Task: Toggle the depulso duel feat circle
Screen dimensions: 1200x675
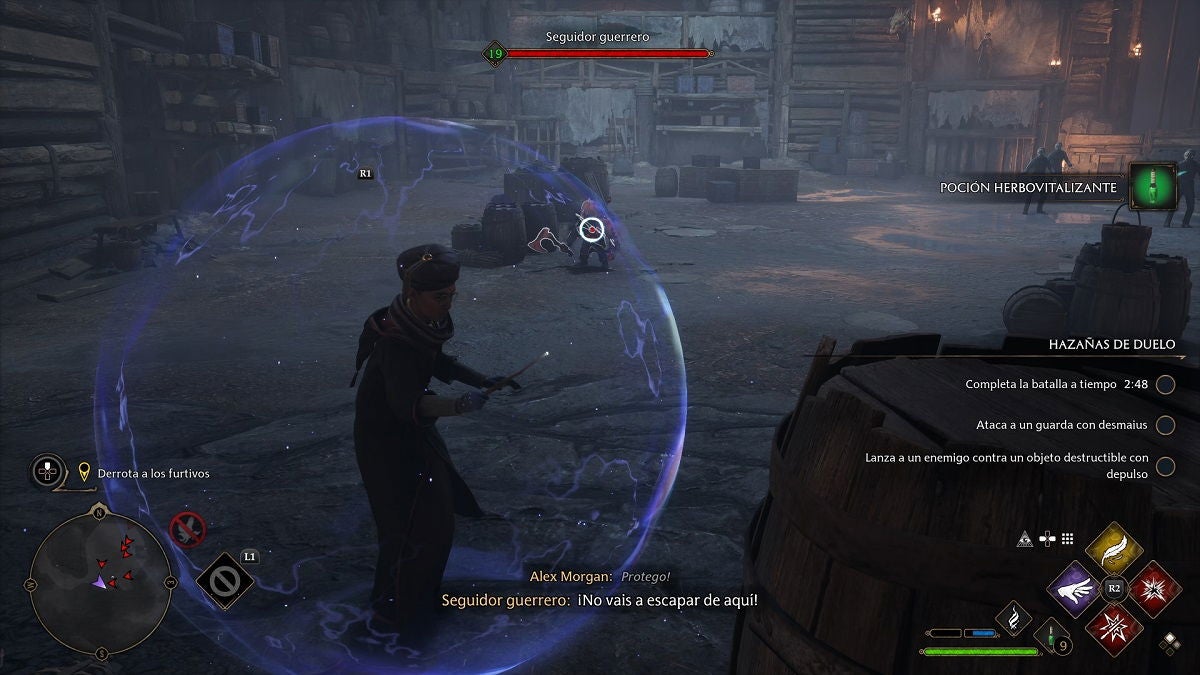Action: 1165,465
